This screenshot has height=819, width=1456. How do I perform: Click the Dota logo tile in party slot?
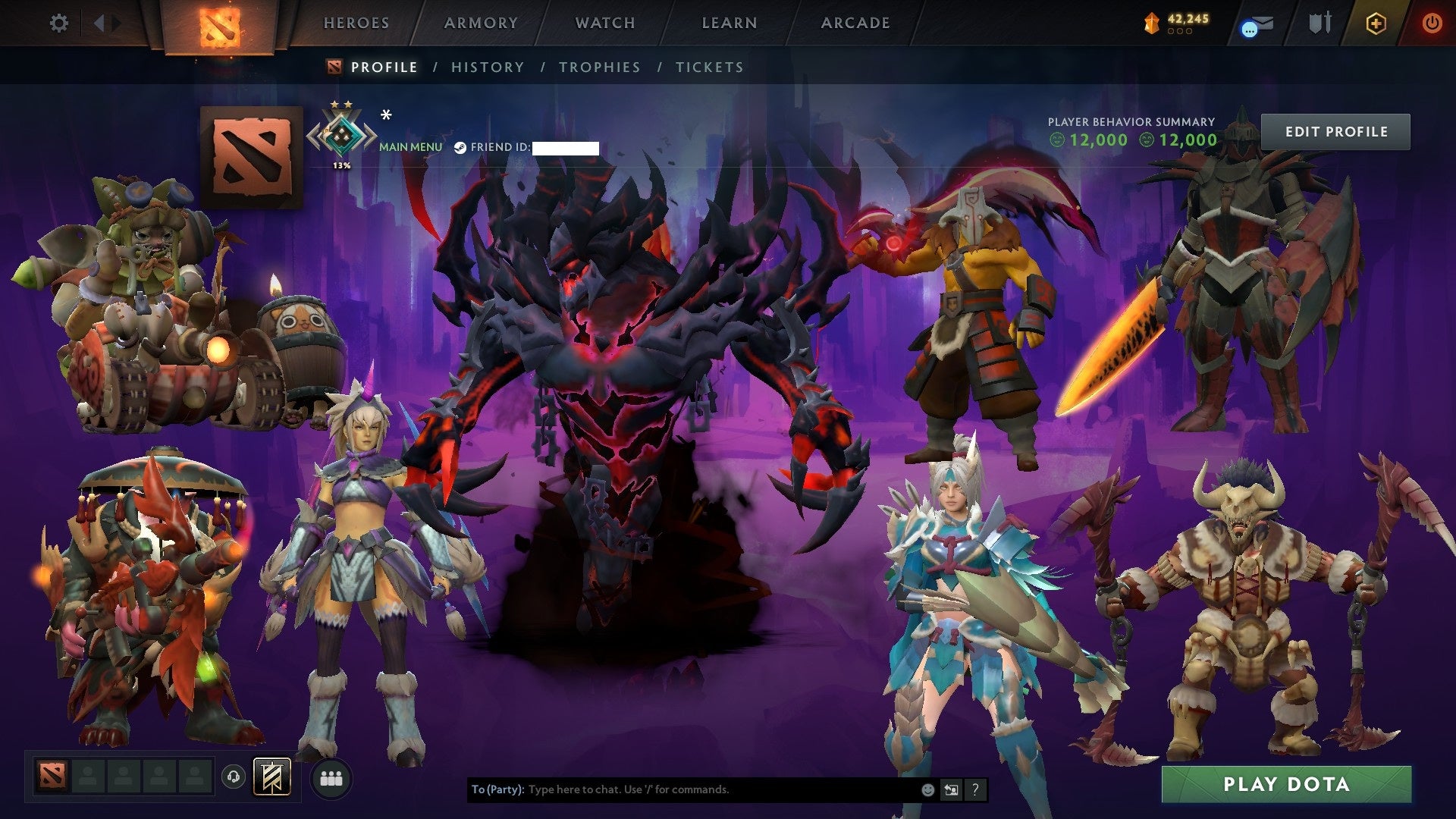[53, 777]
